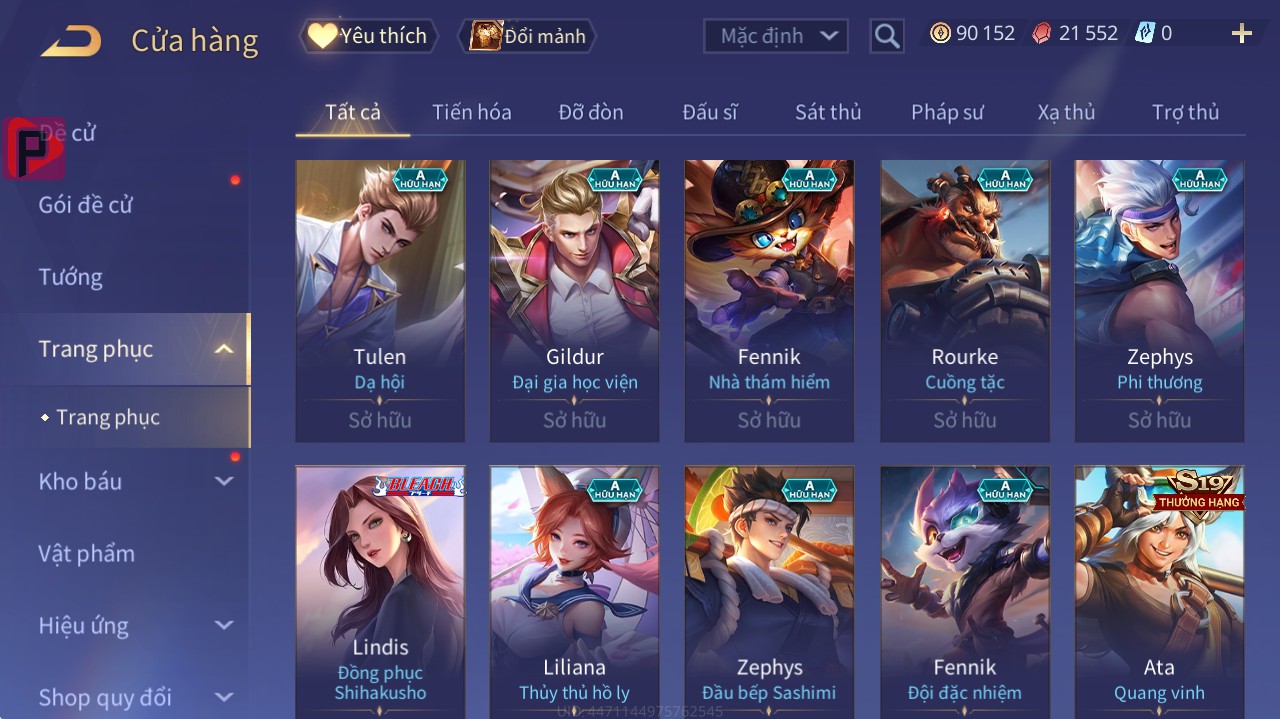Open the Vật phẩm section
This screenshot has height=719, width=1280.
(86, 553)
